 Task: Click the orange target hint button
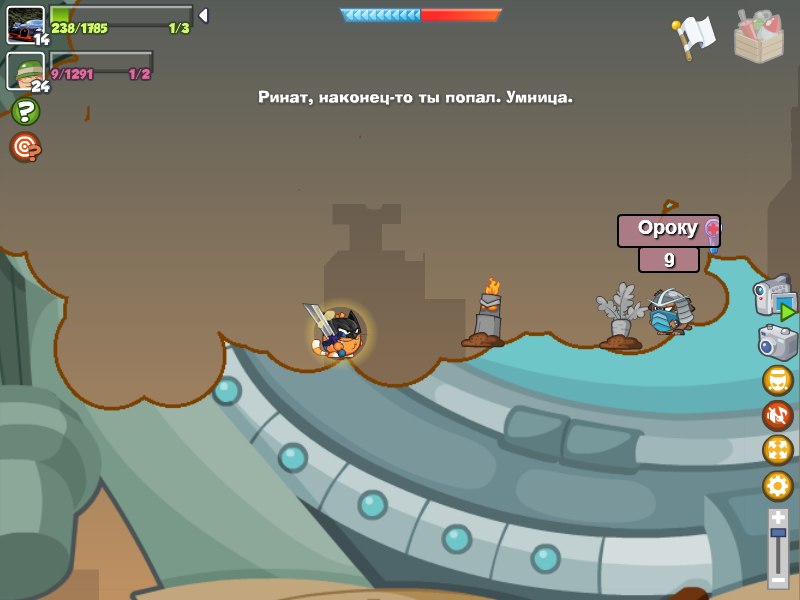(25, 147)
